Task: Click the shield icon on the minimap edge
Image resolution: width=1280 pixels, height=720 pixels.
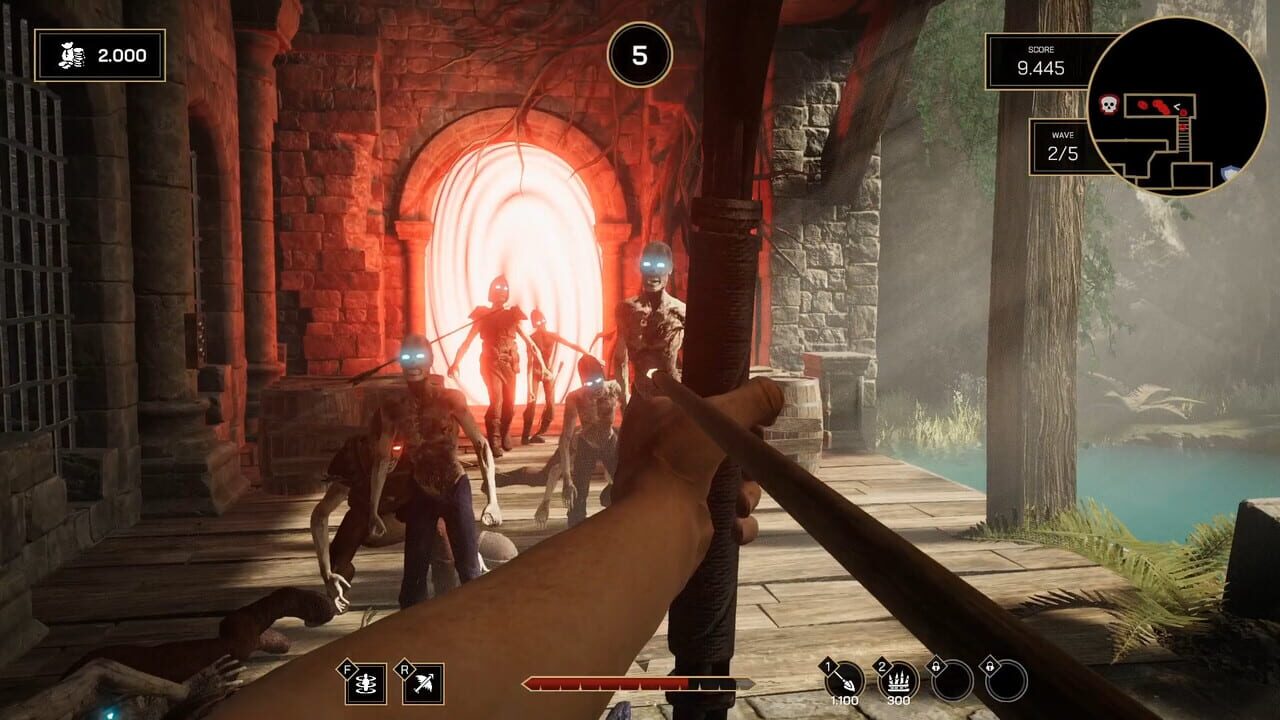Action: pos(1227,170)
